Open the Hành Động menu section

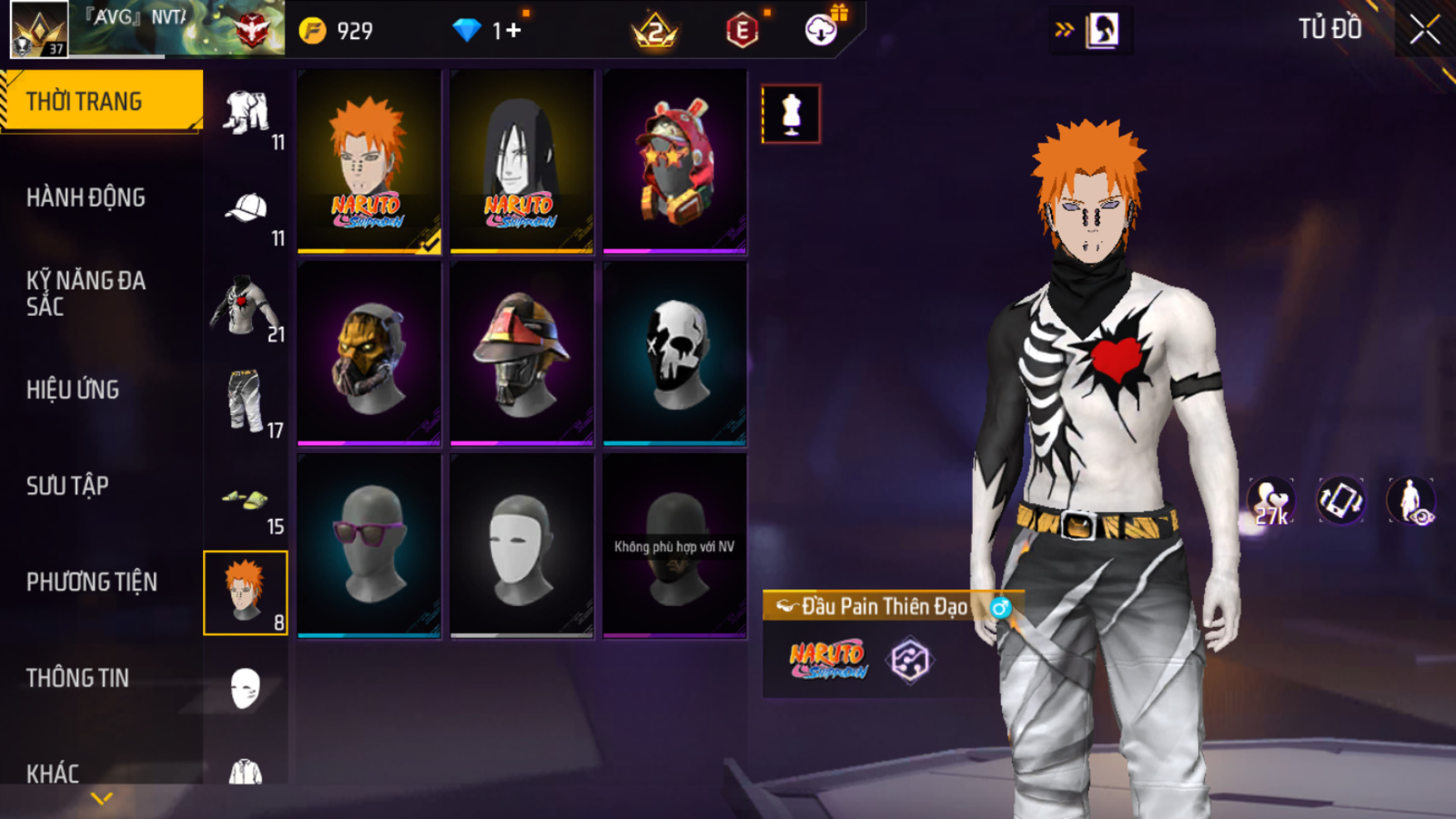pyautogui.click(x=86, y=198)
